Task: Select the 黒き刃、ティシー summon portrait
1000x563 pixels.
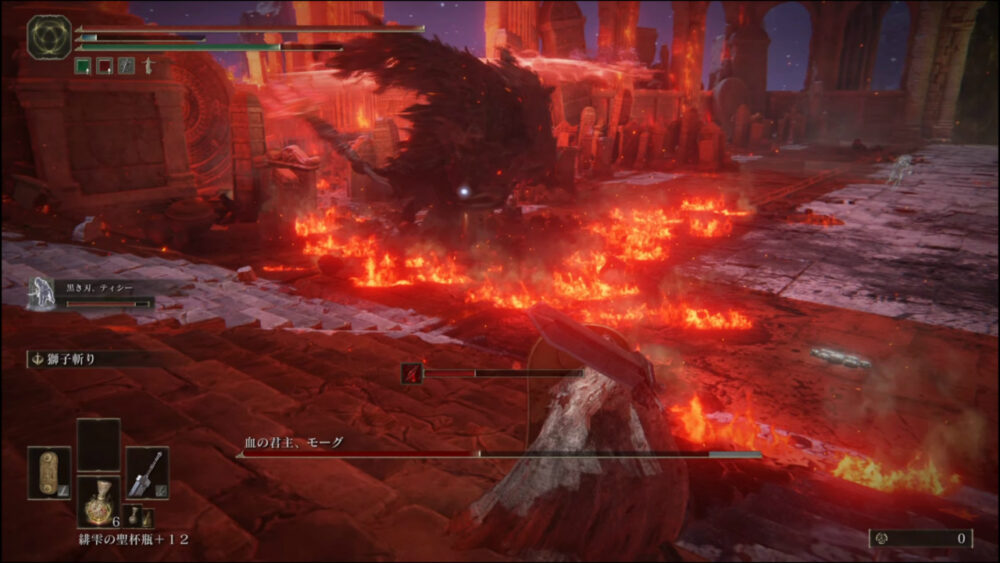Action: point(41,293)
